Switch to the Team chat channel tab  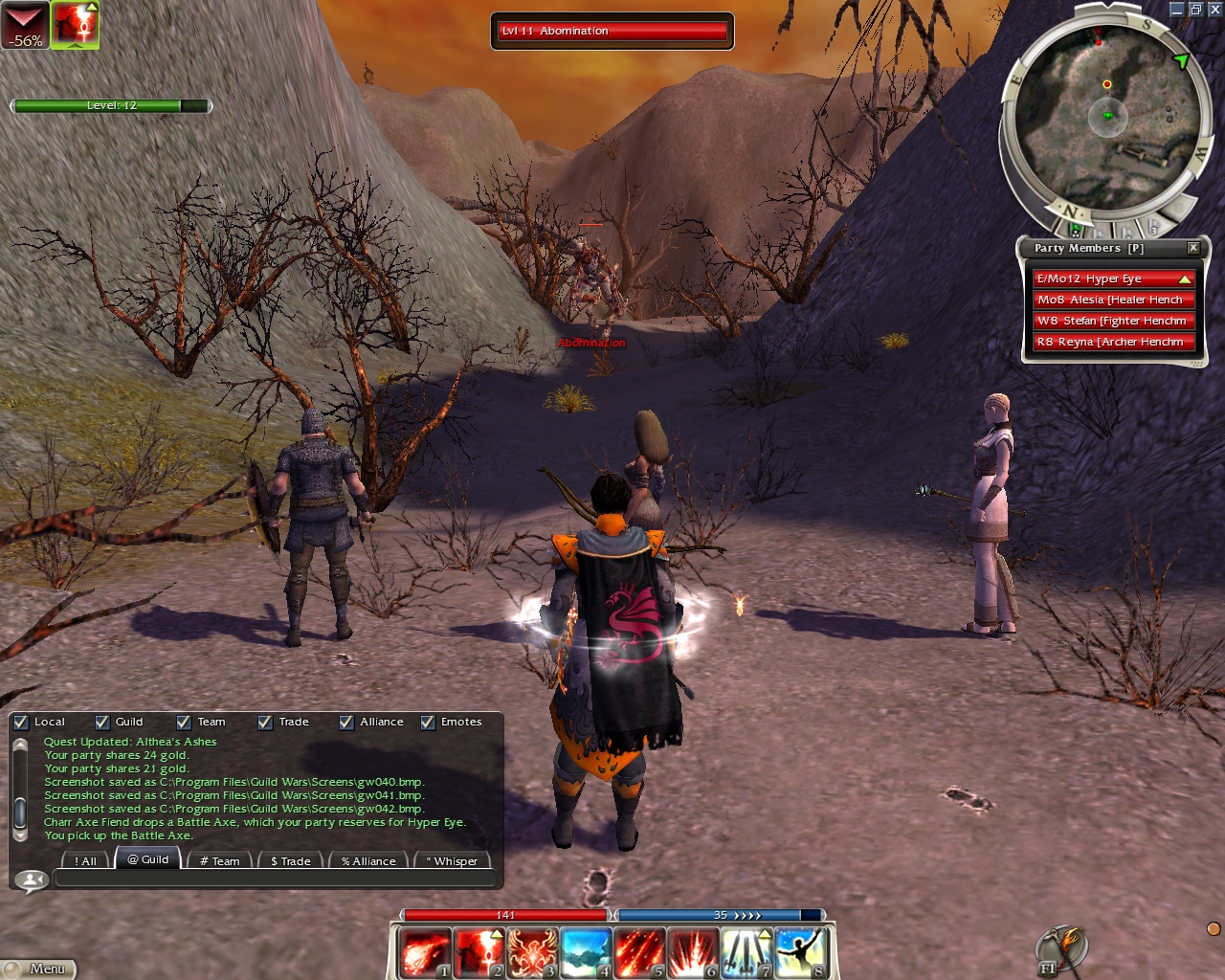(219, 860)
